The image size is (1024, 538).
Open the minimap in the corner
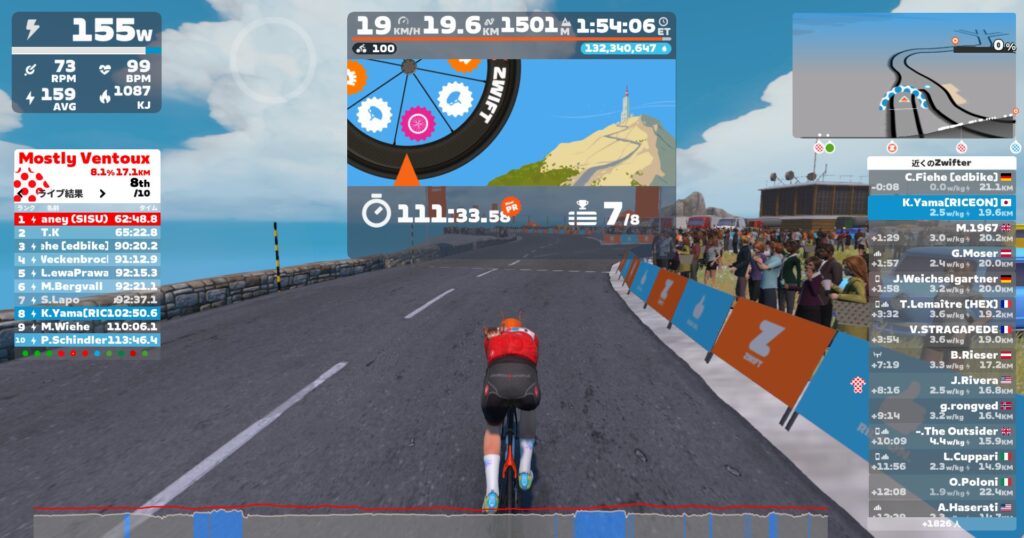coord(903,76)
